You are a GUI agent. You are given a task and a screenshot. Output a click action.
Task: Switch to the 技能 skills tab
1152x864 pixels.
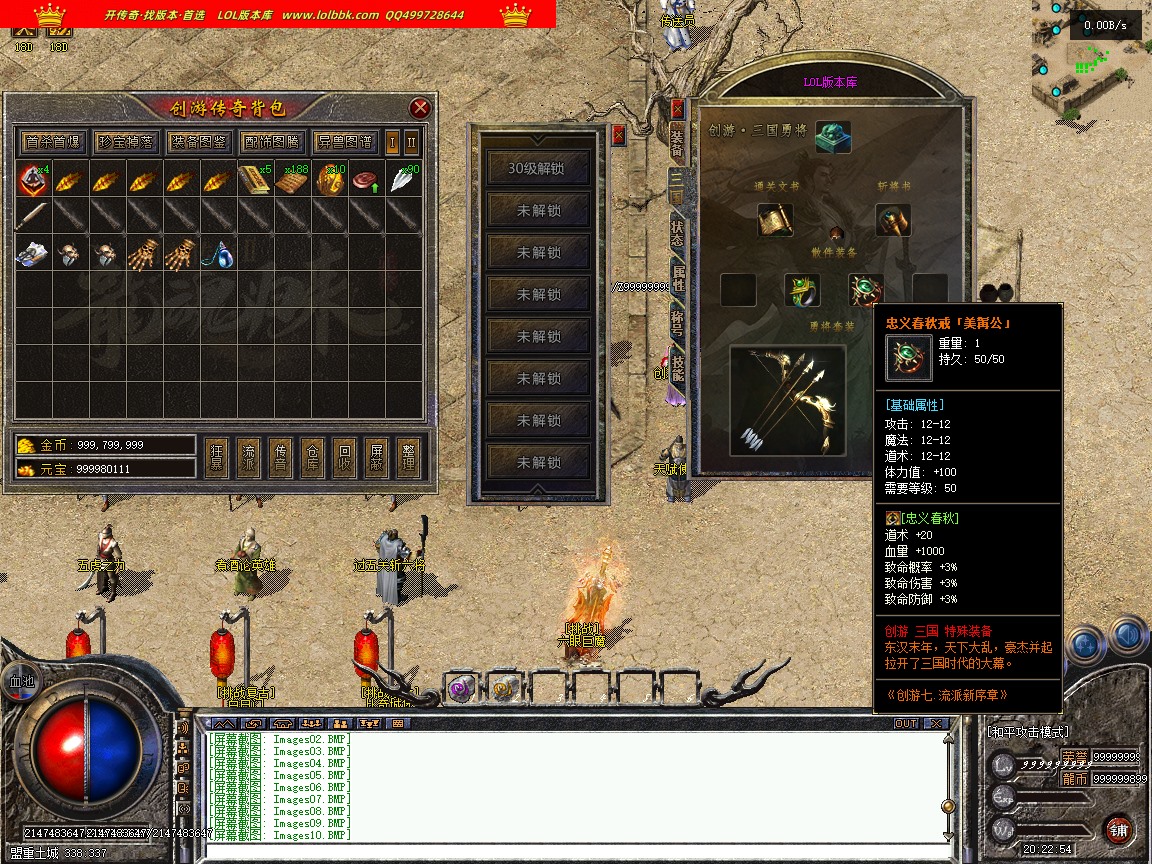pos(677,368)
